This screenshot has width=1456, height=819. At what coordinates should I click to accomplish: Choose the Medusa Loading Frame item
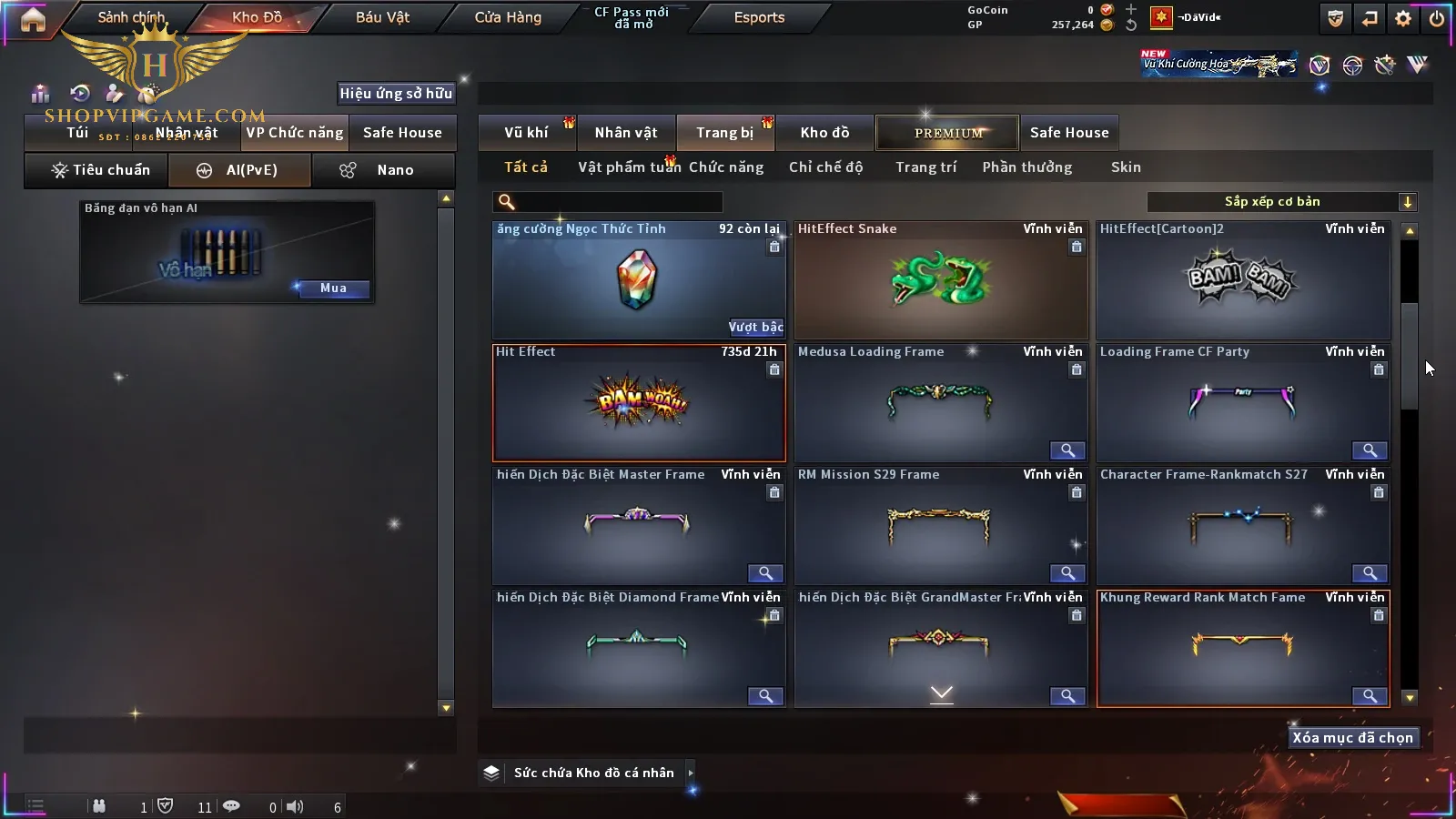[940, 403]
